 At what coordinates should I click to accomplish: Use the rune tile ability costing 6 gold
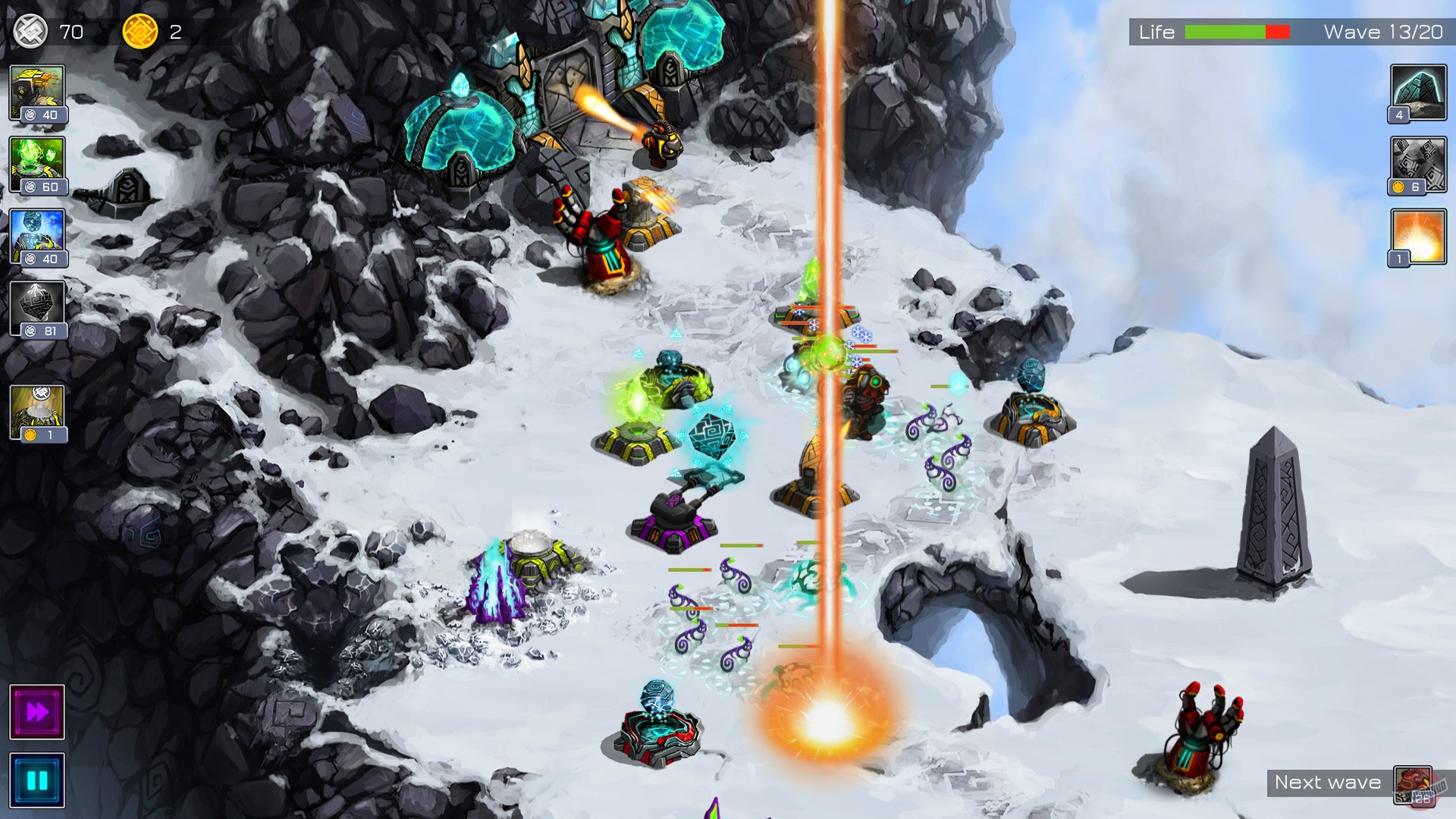pyautogui.click(x=1417, y=163)
